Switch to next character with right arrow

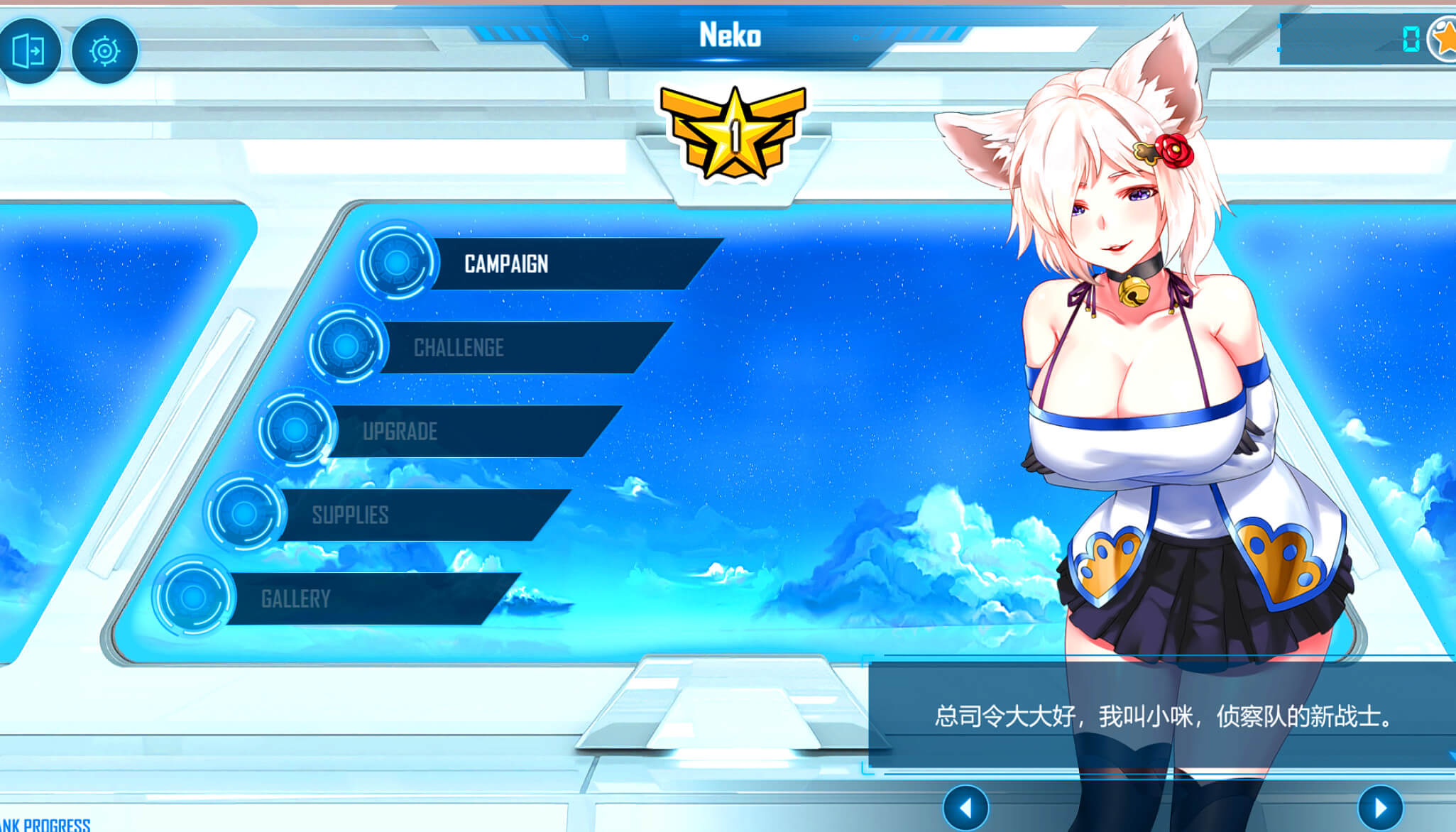click(x=1380, y=808)
